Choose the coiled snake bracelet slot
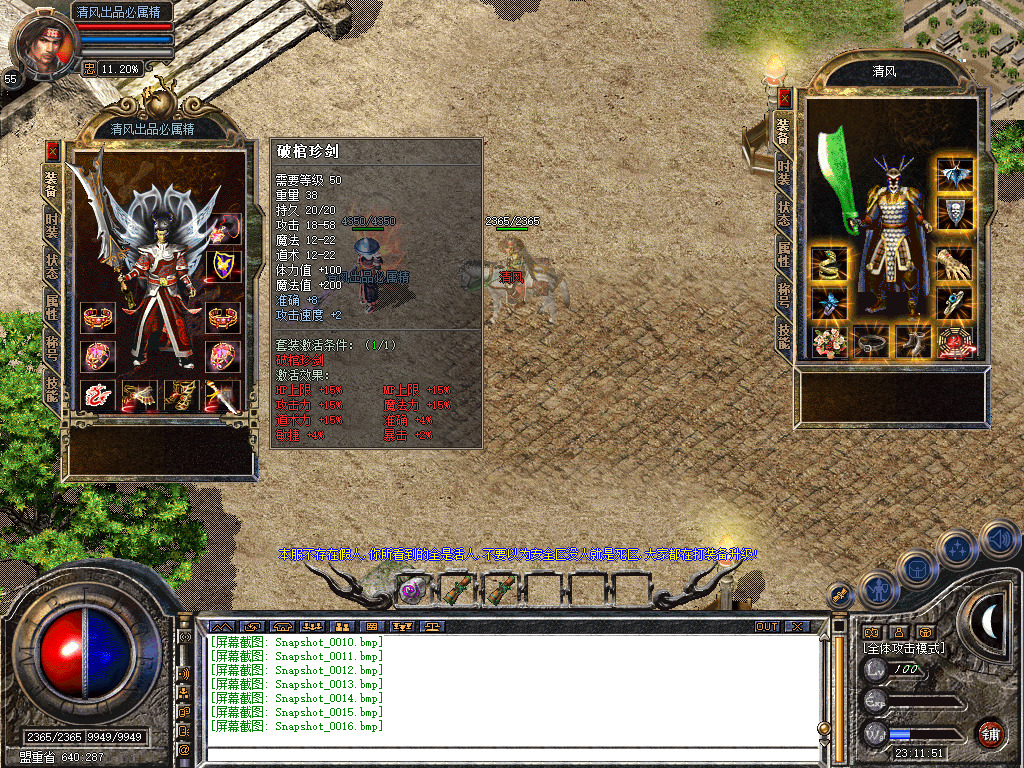The image size is (1024, 768). pos(829,264)
